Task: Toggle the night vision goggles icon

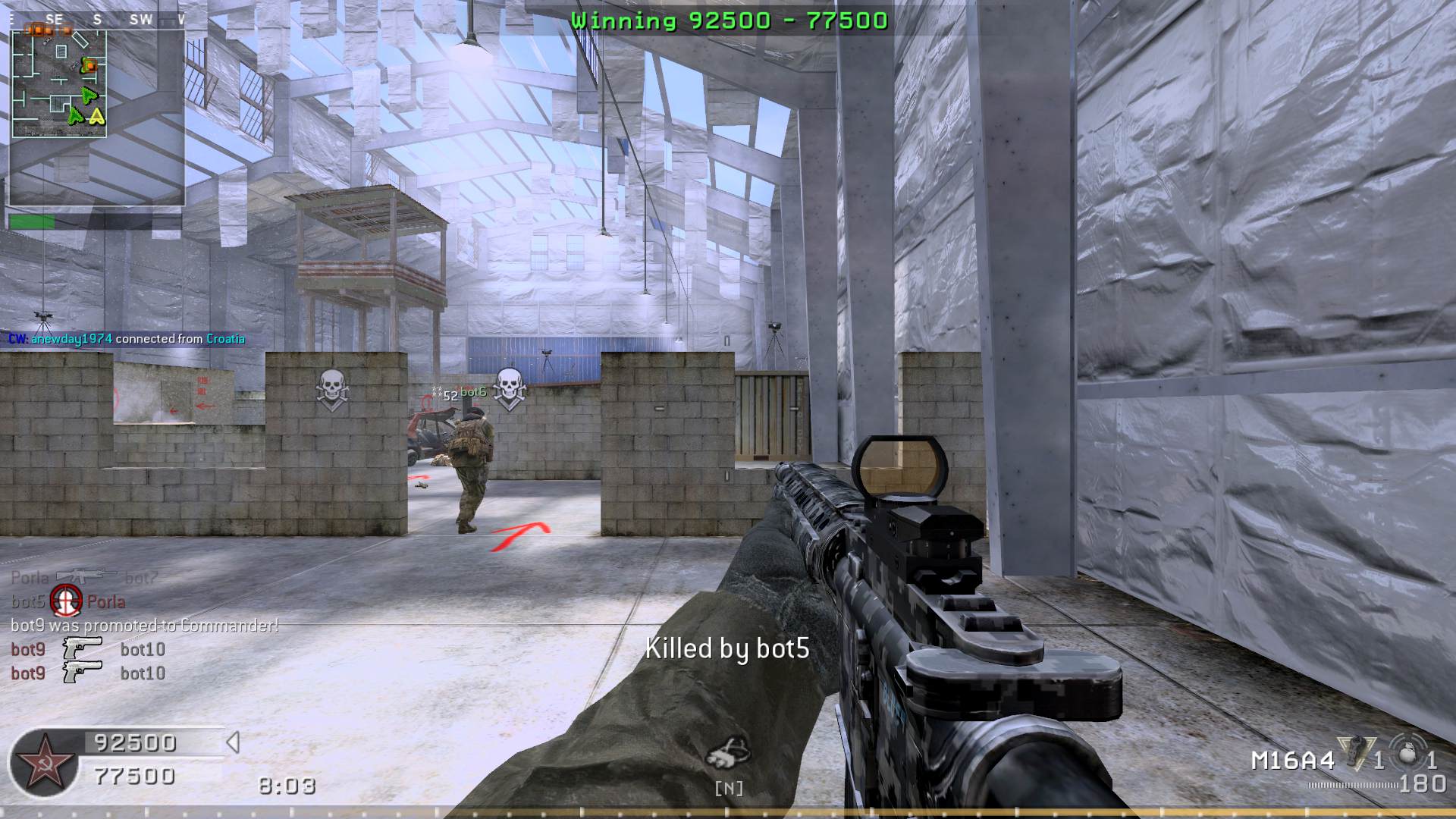Action: (729, 752)
